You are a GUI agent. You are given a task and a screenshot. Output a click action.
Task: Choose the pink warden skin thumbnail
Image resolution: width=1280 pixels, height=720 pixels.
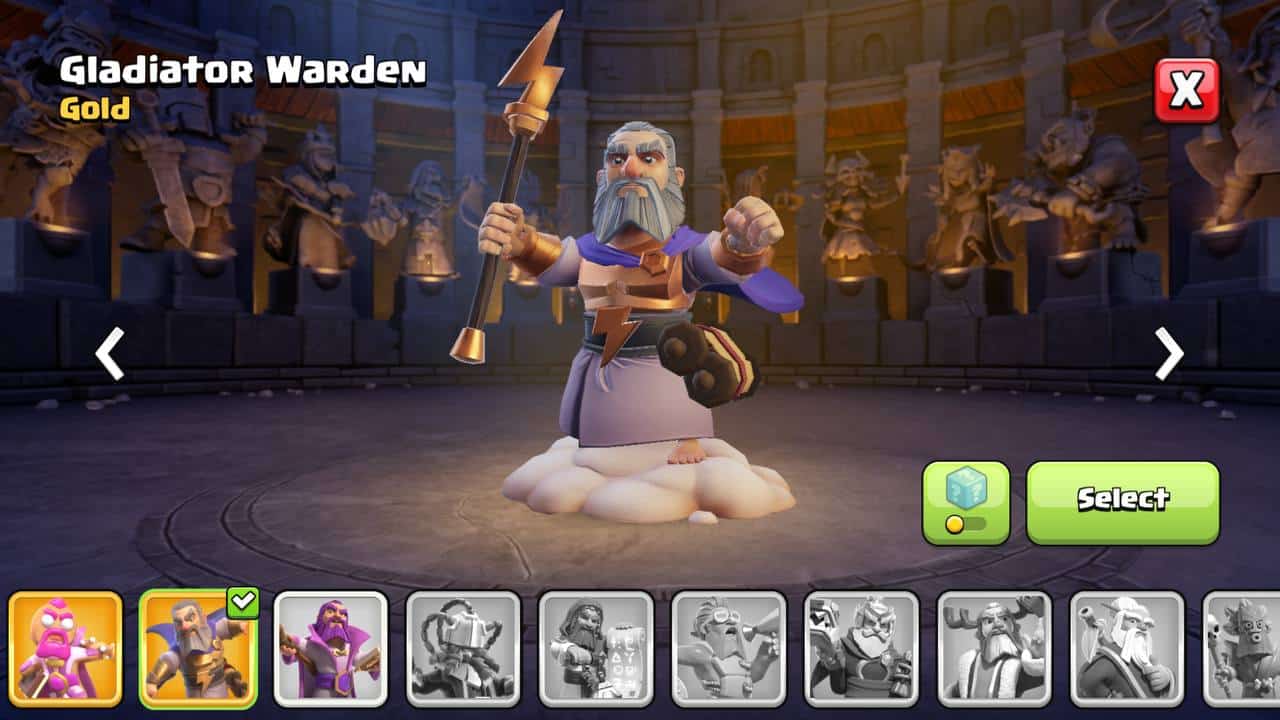pos(66,648)
